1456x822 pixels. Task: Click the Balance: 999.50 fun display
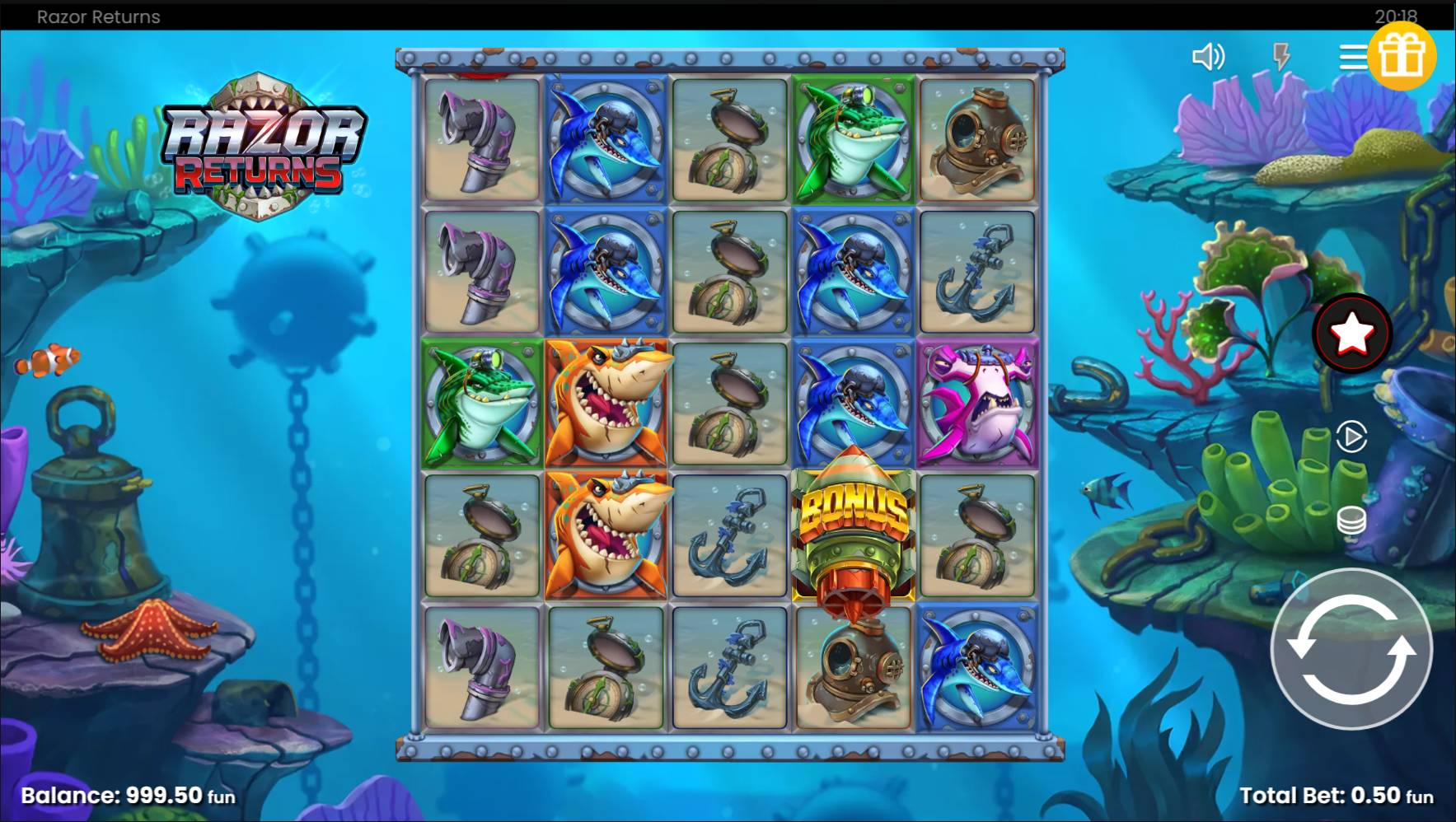click(x=128, y=794)
